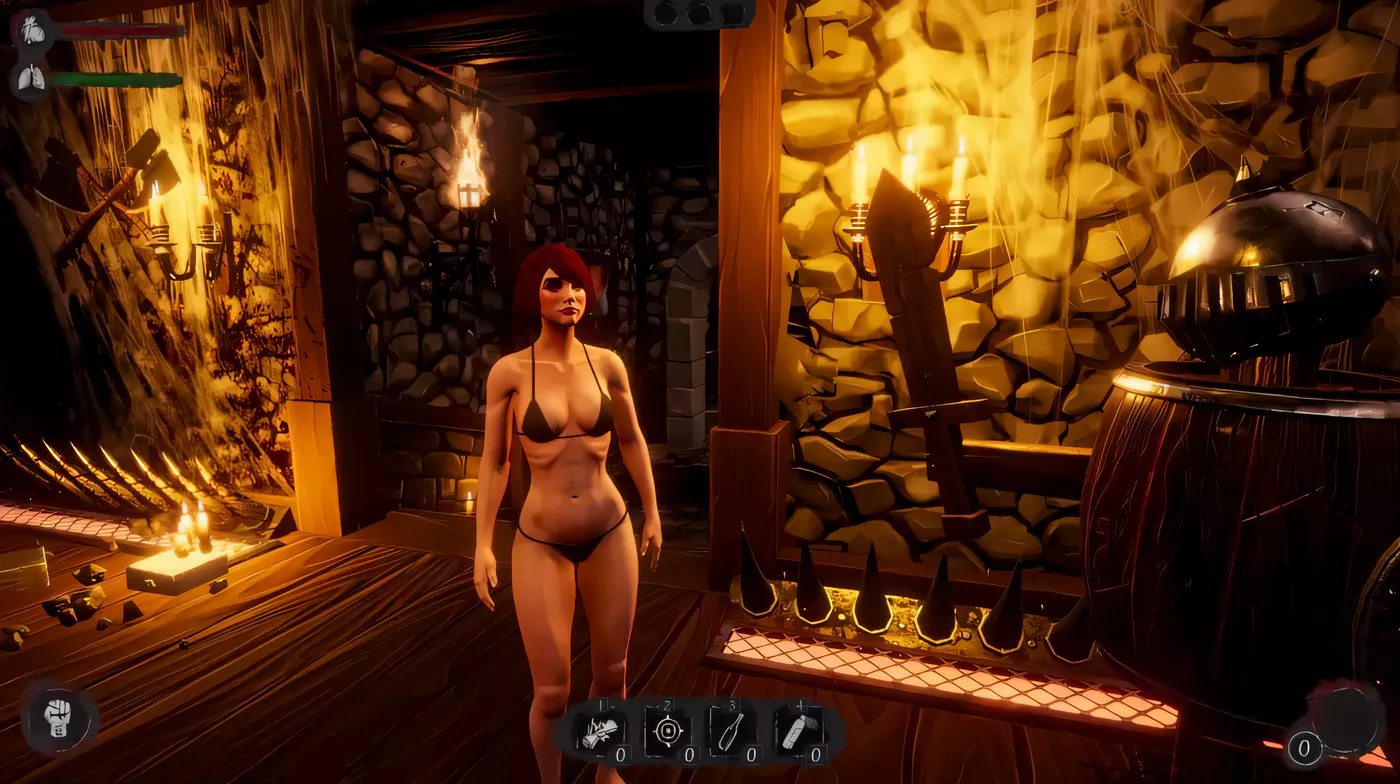Click the green breath bar
Viewport: 1400px width, 784px height.
coord(115,79)
